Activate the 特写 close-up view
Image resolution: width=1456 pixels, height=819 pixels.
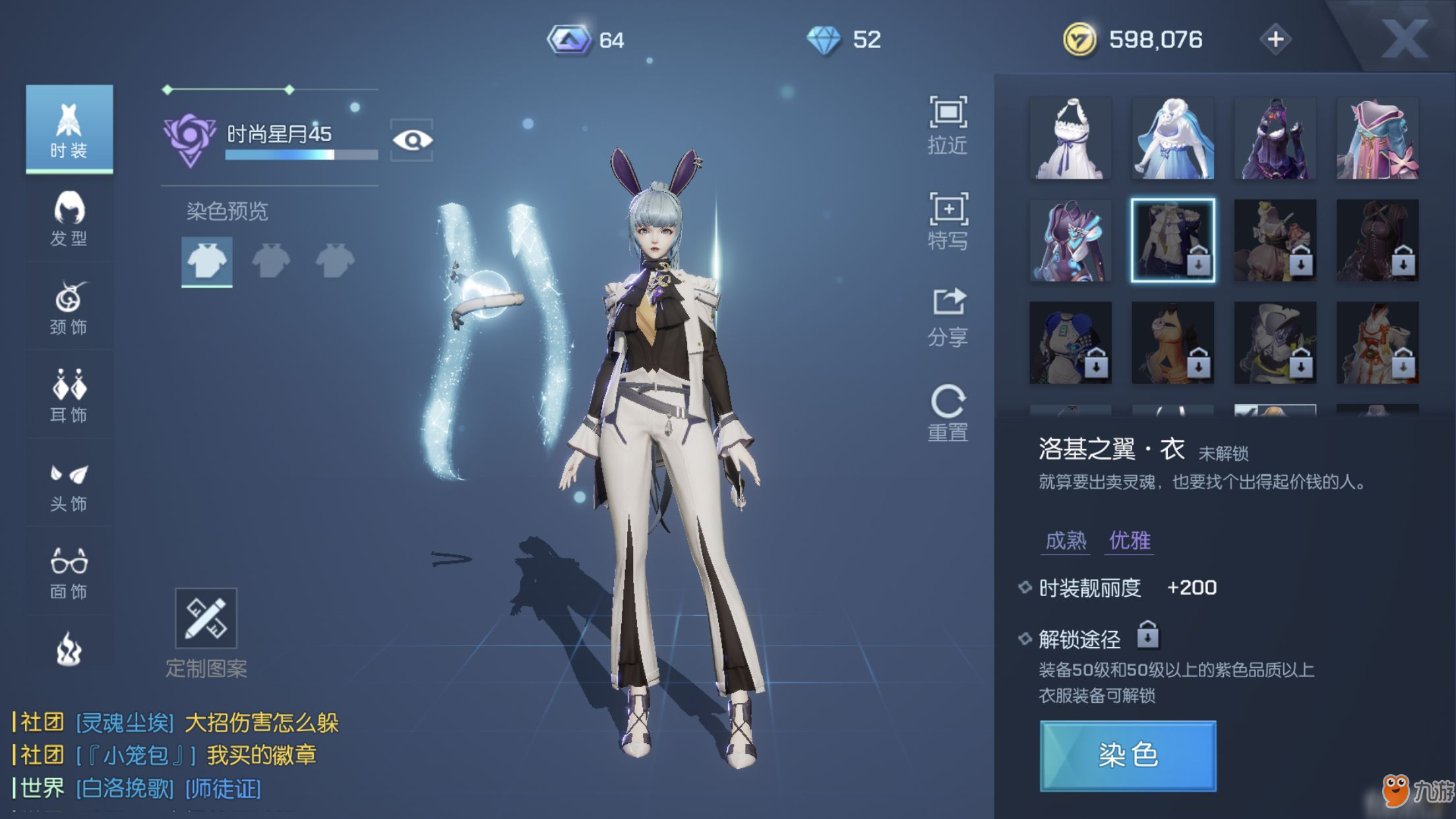tap(948, 221)
